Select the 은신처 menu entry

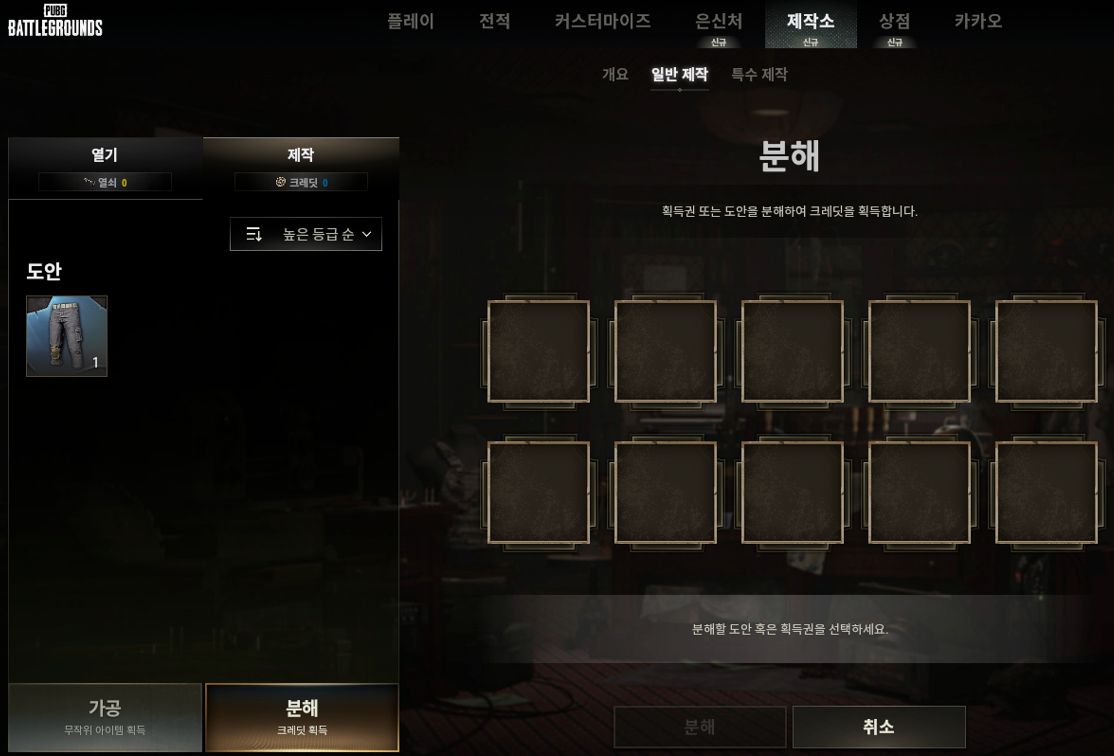tap(718, 22)
